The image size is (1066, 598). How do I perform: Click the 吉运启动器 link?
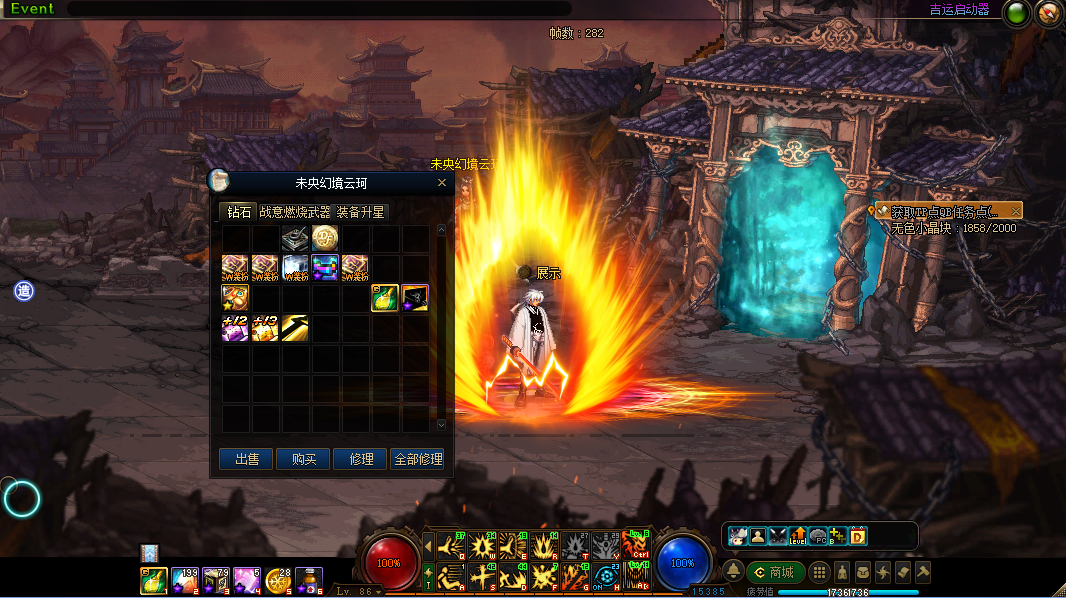pyautogui.click(x=959, y=10)
